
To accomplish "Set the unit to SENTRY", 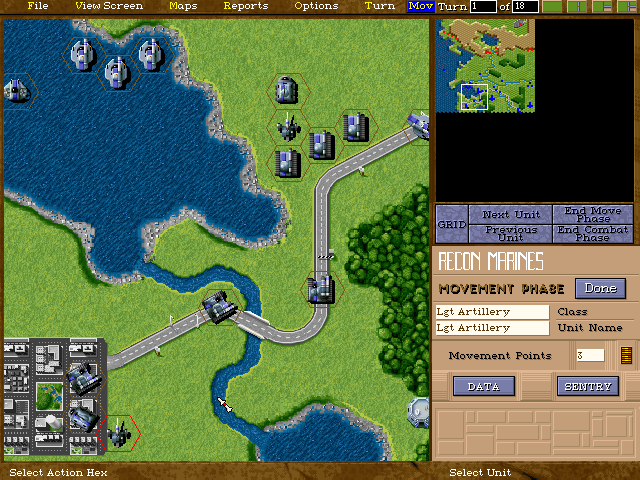I will [588, 386].
